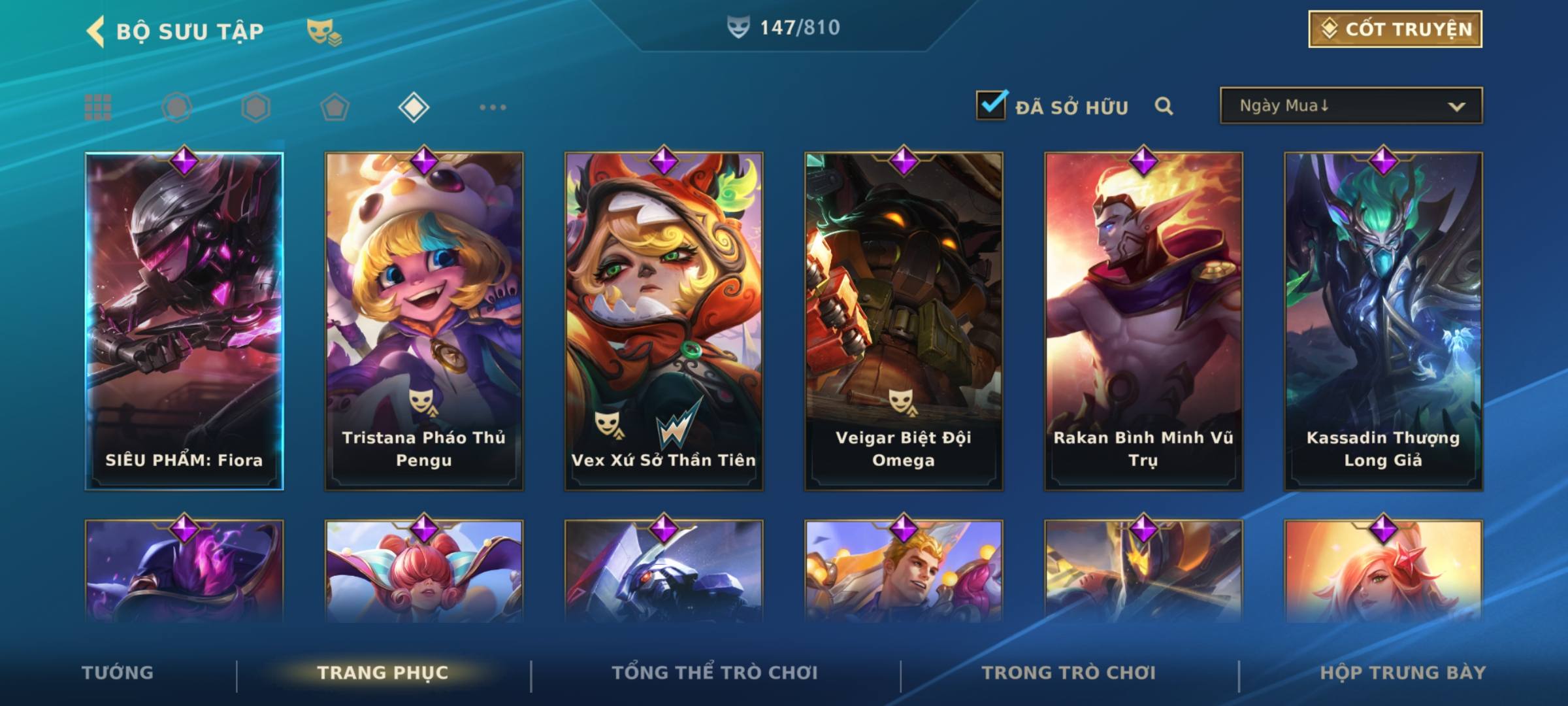Go to the Trong Trò Chơi tab
This screenshot has width=1568, height=706.
pos(1069,673)
